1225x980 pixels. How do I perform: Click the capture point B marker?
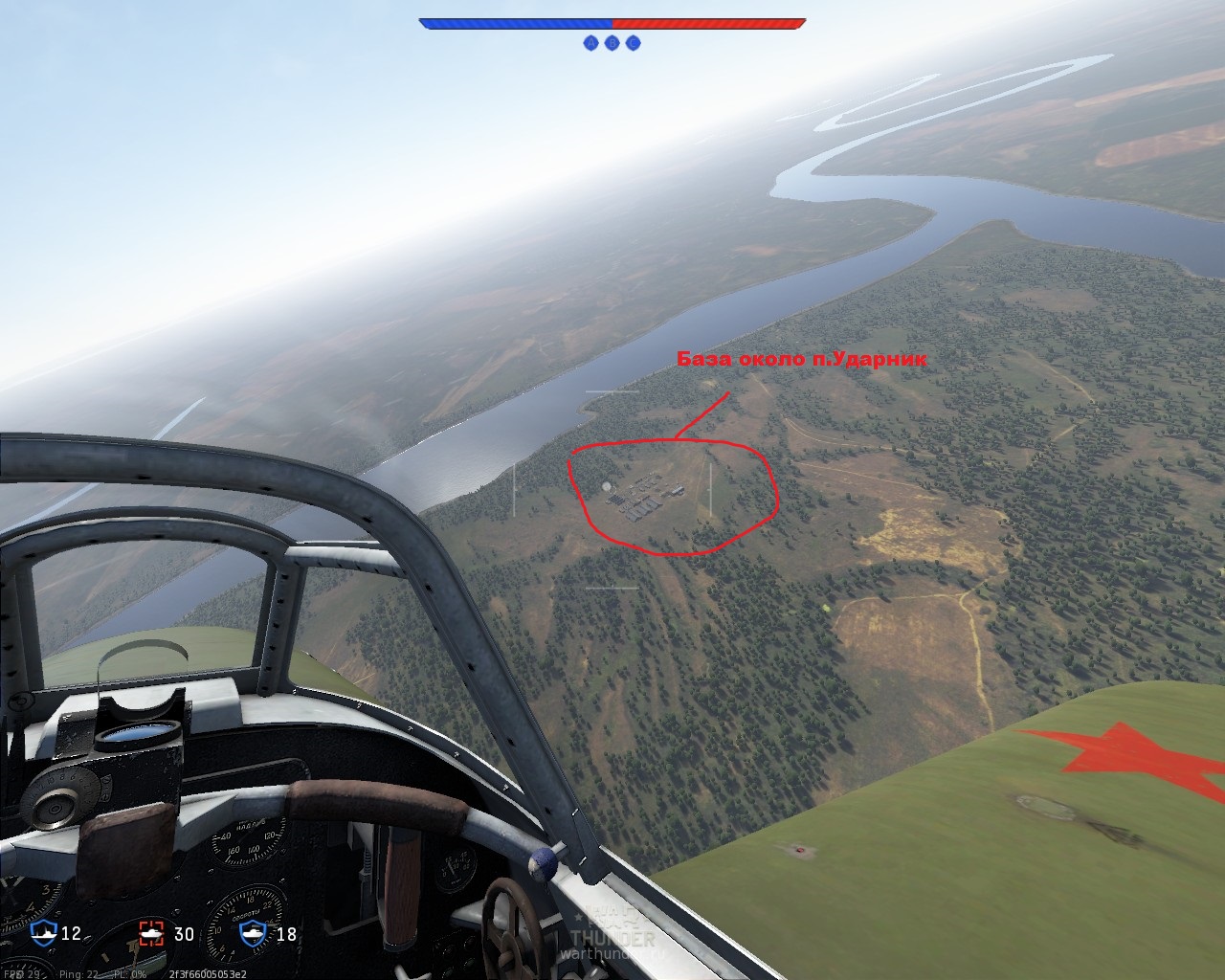coord(612,43)
